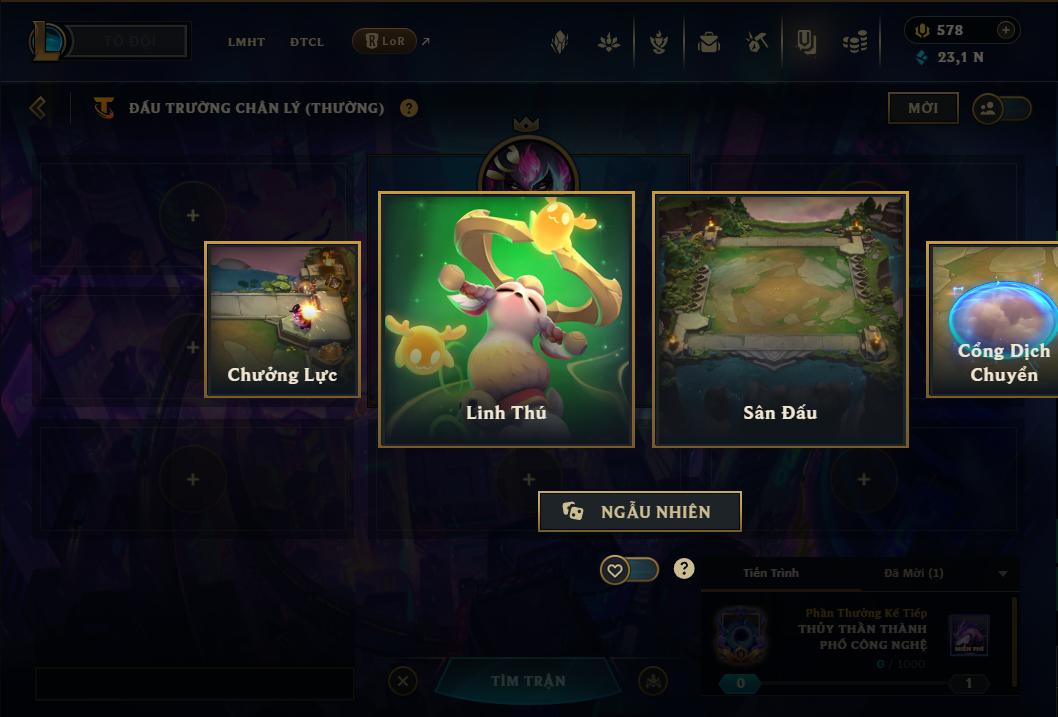Viewport: 1058px width, 717px height.
Task: Pick the Cổng Dịch Chuyển card
Action: point(995,319)
